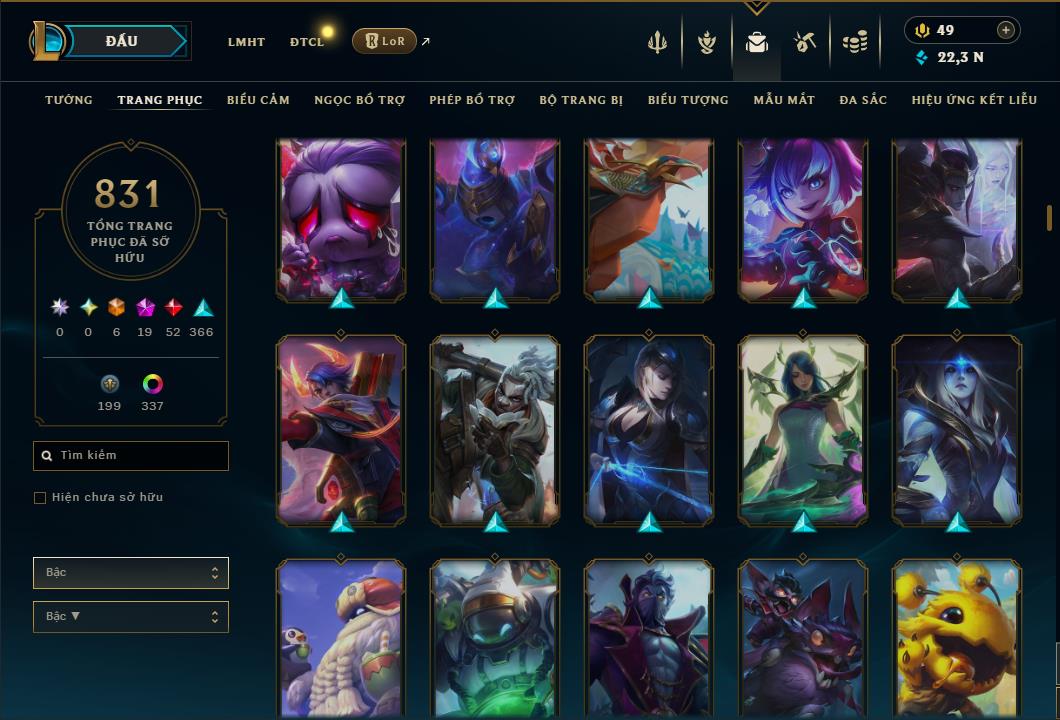Open the LMHT home tab
This screenshot has width=1060, height=720.
coord(246,42)
